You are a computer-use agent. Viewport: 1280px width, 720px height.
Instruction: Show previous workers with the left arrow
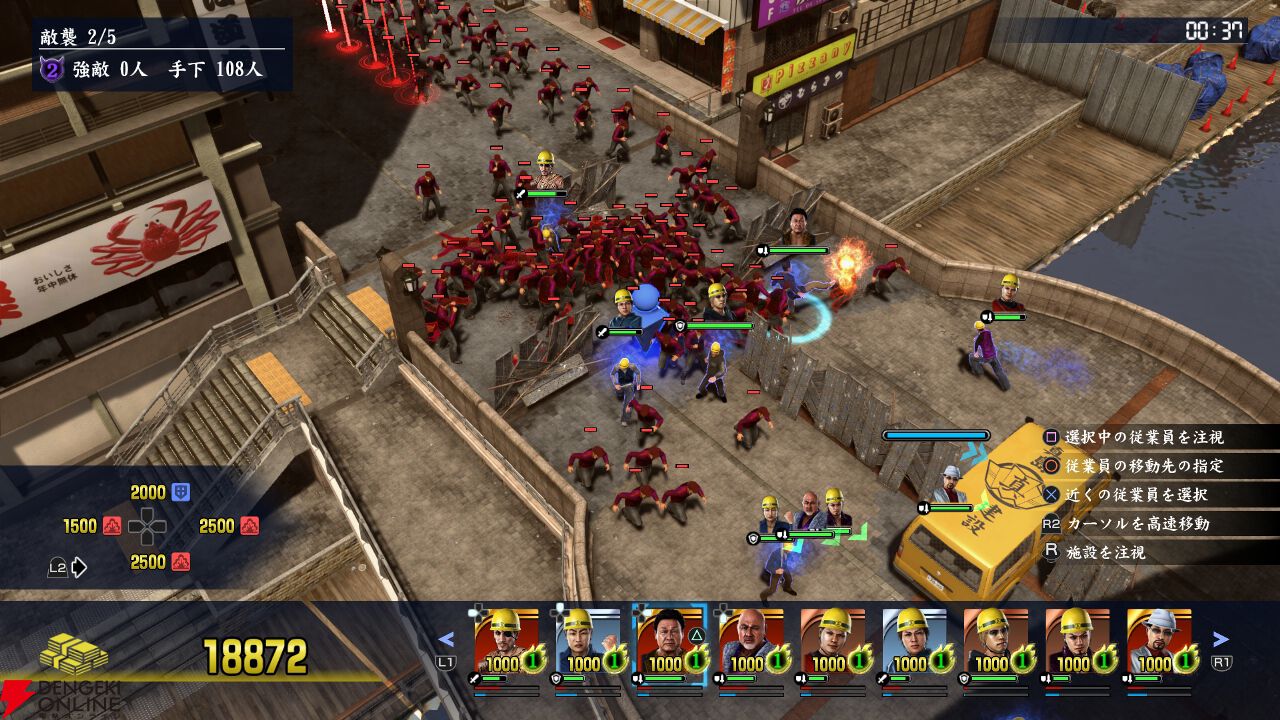point(447,639)
